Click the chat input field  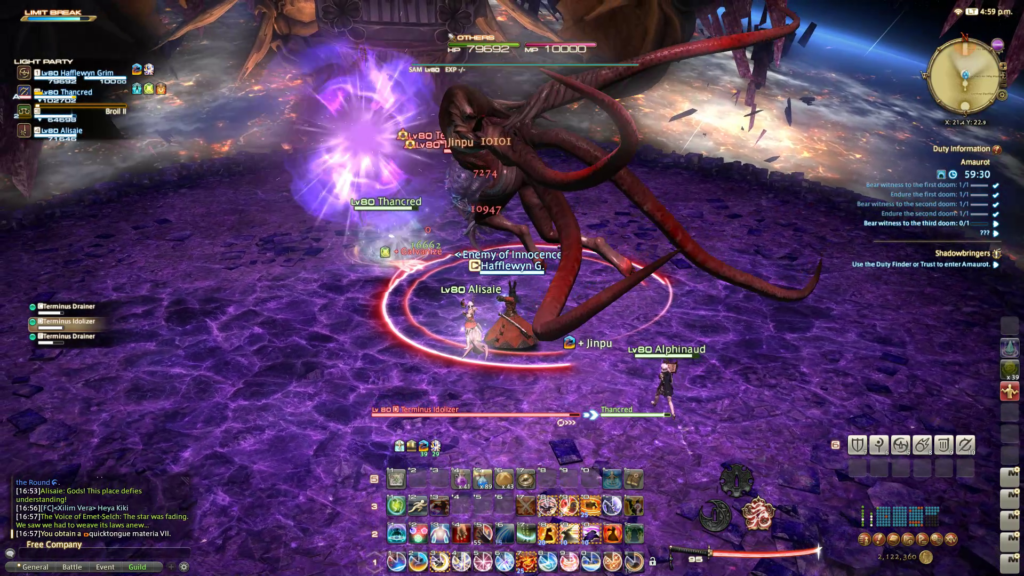pyautogui.click(x=100, y=553)
